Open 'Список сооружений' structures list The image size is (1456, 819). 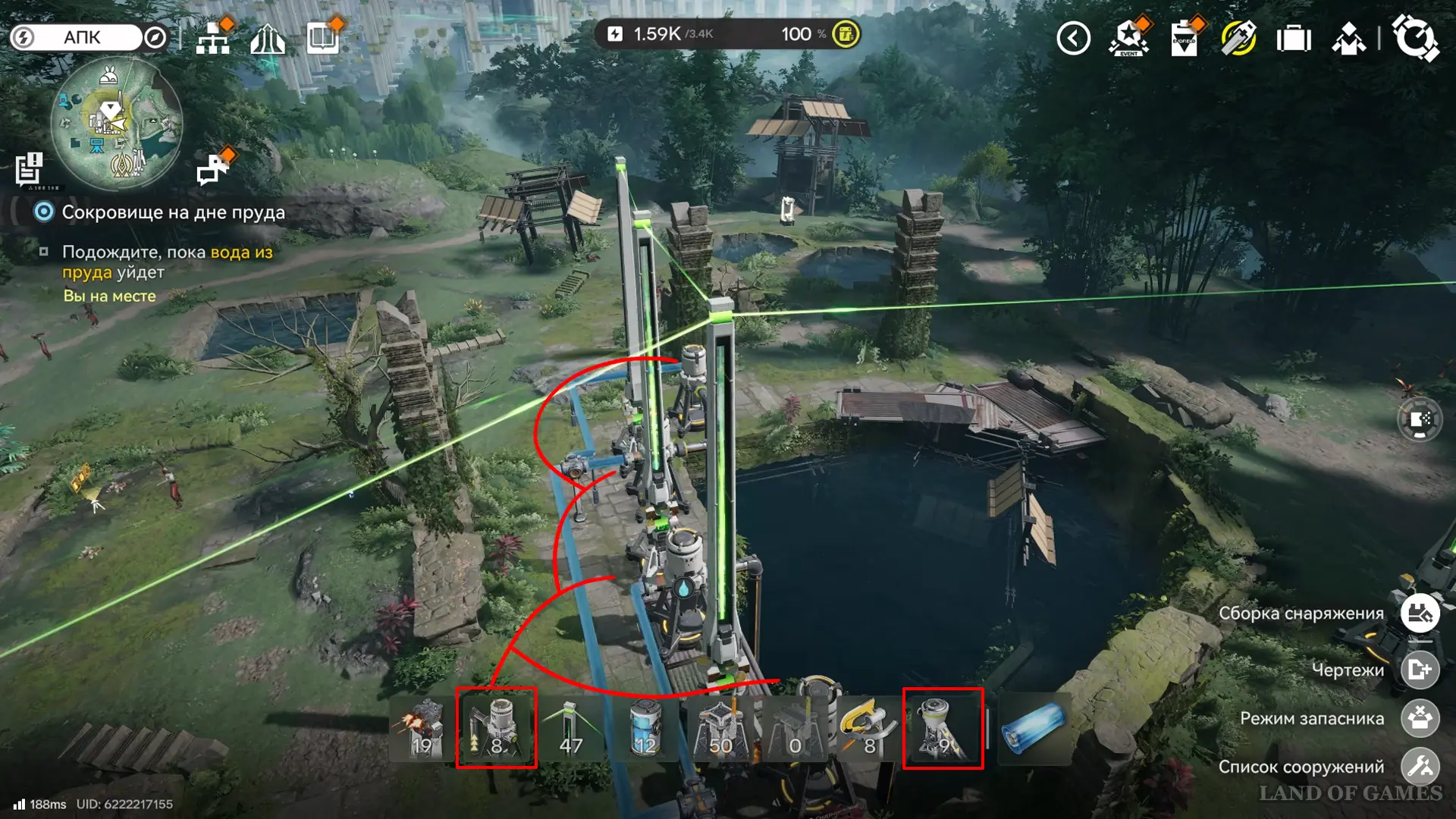[x=1420, y=767]
